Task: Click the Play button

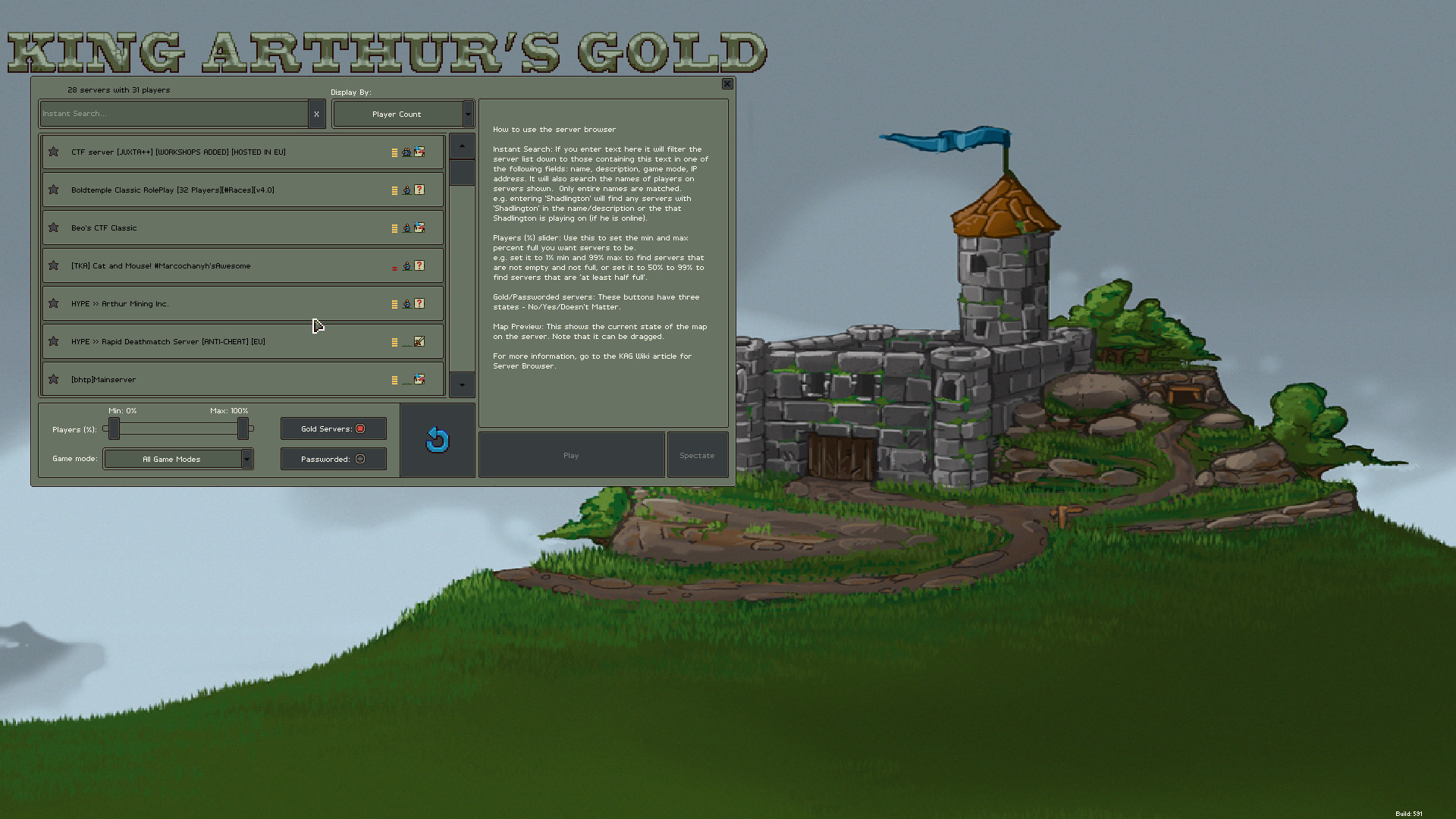Action: pos(571,455)
